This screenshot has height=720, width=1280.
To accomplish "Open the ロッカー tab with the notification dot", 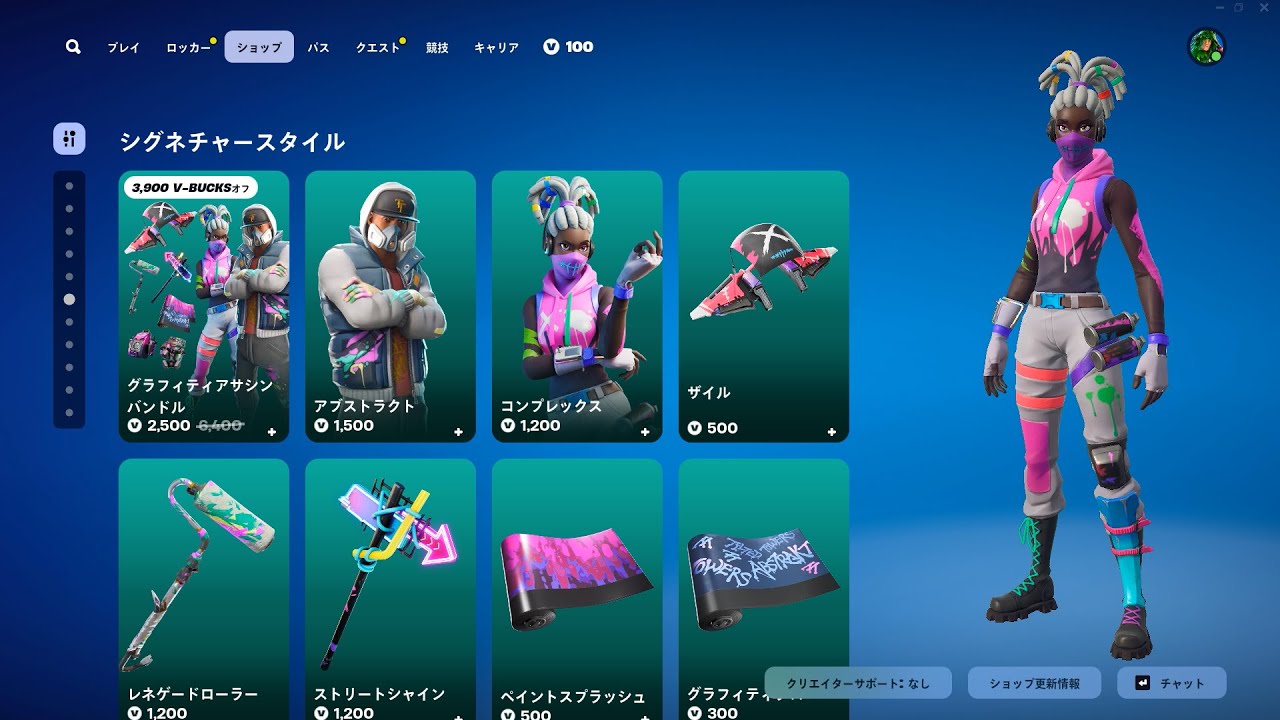I will pyautogui.click(x=189, y=47).
